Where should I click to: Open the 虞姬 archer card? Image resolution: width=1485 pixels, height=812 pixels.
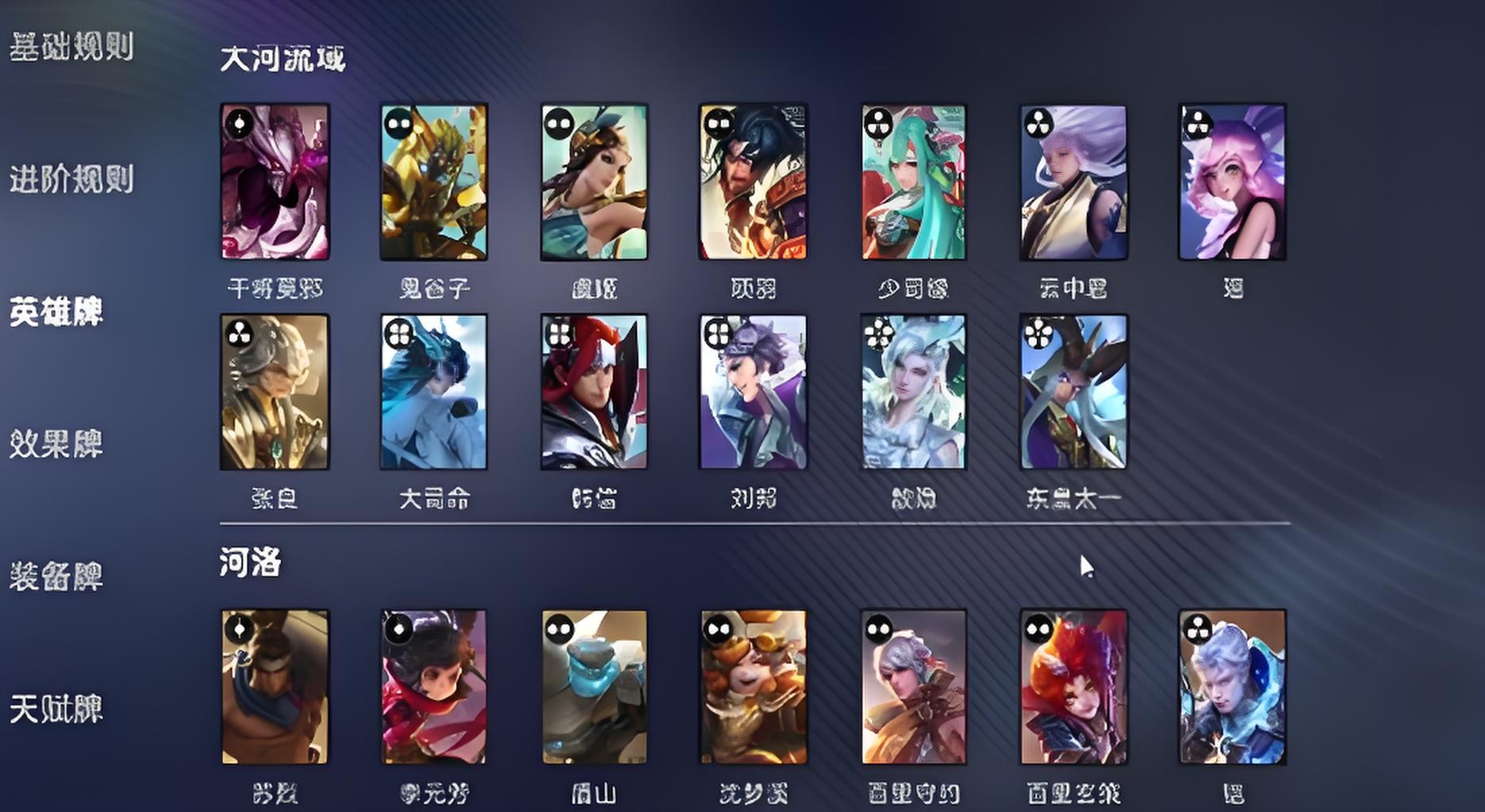click(594, 182)
